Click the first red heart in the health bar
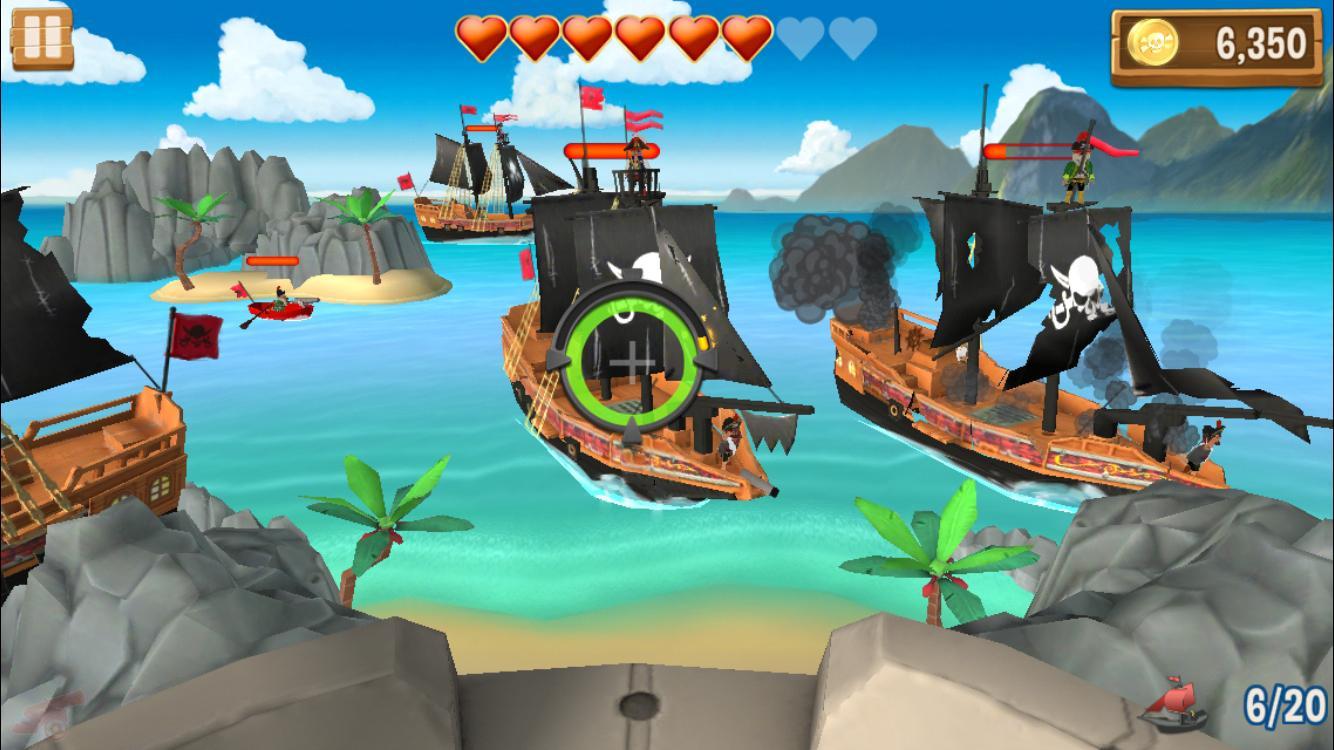Image resolution: width=1334 pixels, height=750 pixels. click(x=483, y=35)
